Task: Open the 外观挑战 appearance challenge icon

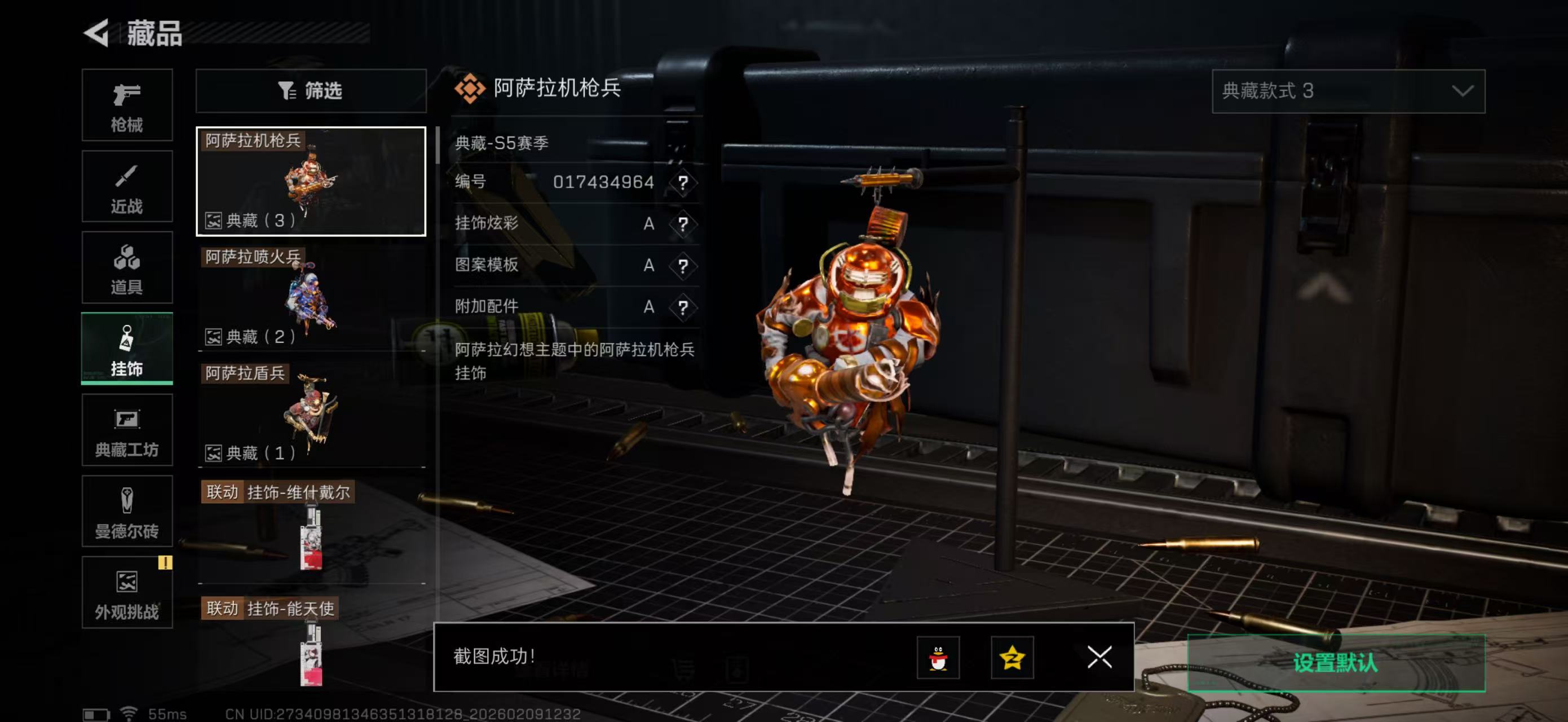Action: pyautogui.click(x=127, y=593)
